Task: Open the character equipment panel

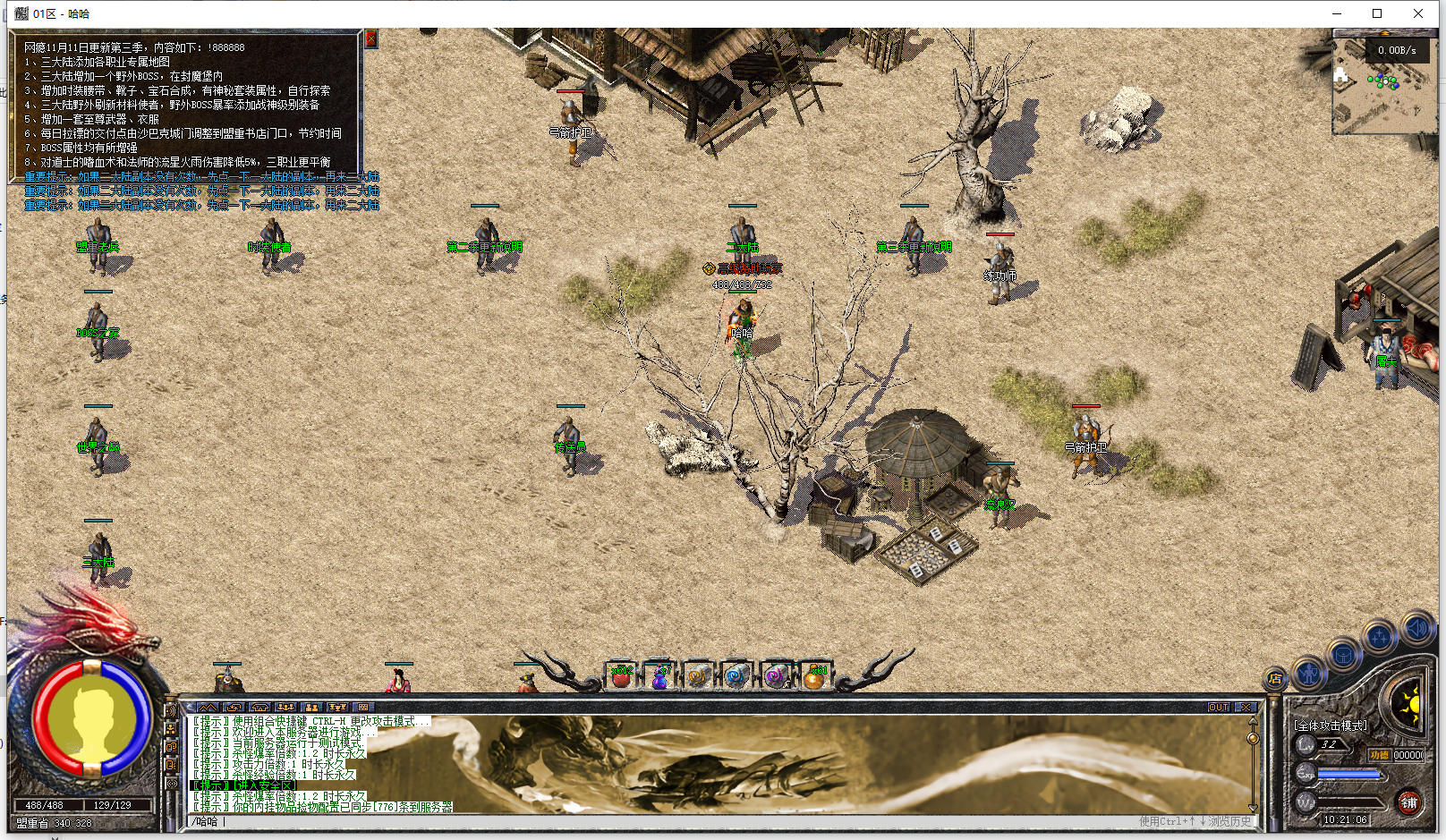Action: pyautogui.click(x=1309, y=672)
